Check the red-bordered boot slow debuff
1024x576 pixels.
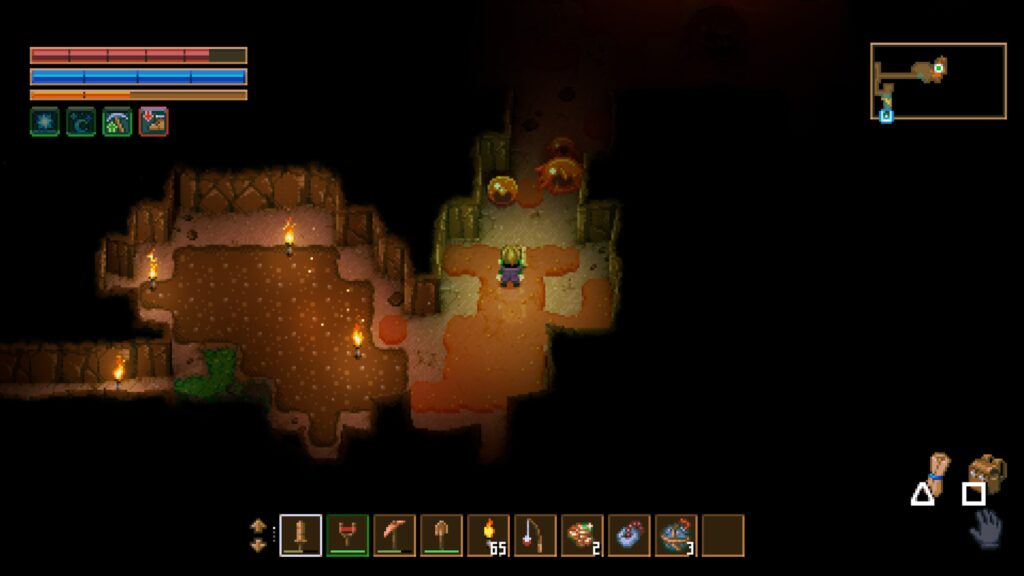(x=153, y=122)
